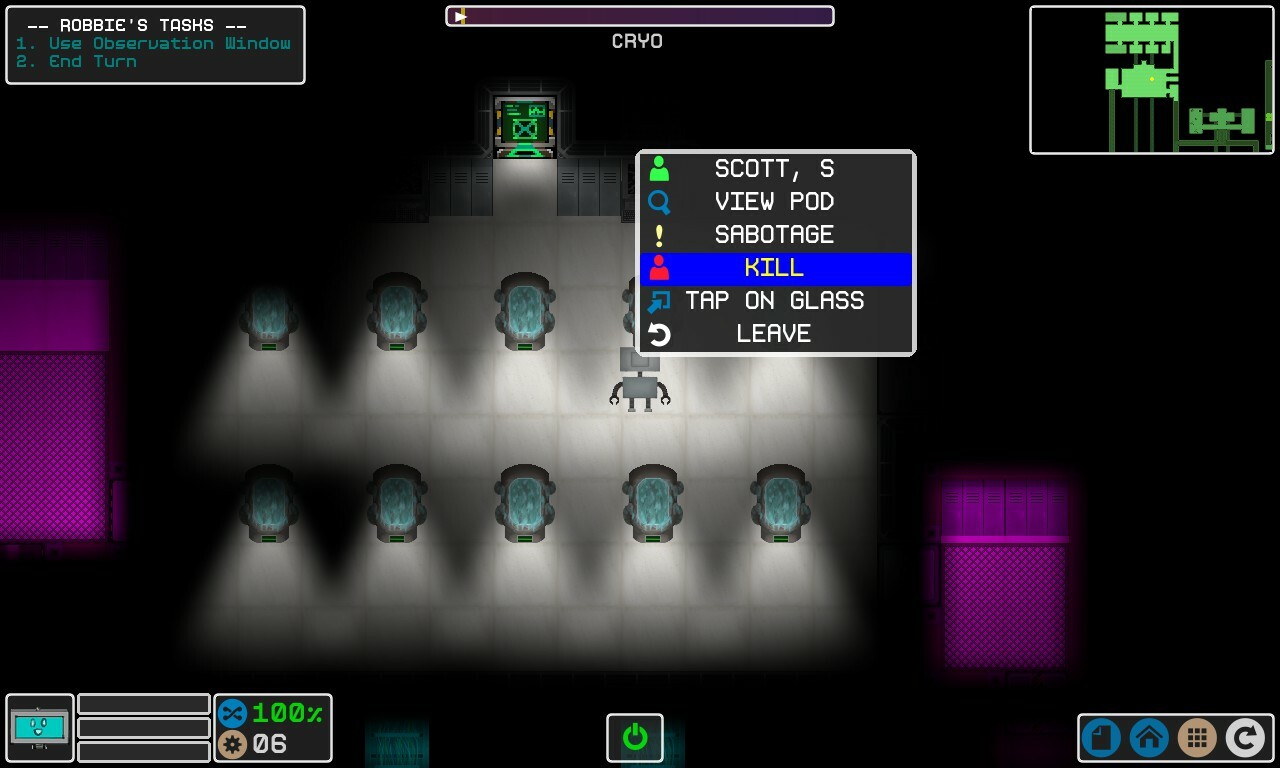Click the redo arrow icon in bottom-right toolbar
The width and height of the screenshot is (1280, 768).
(x=1245, y=738)
